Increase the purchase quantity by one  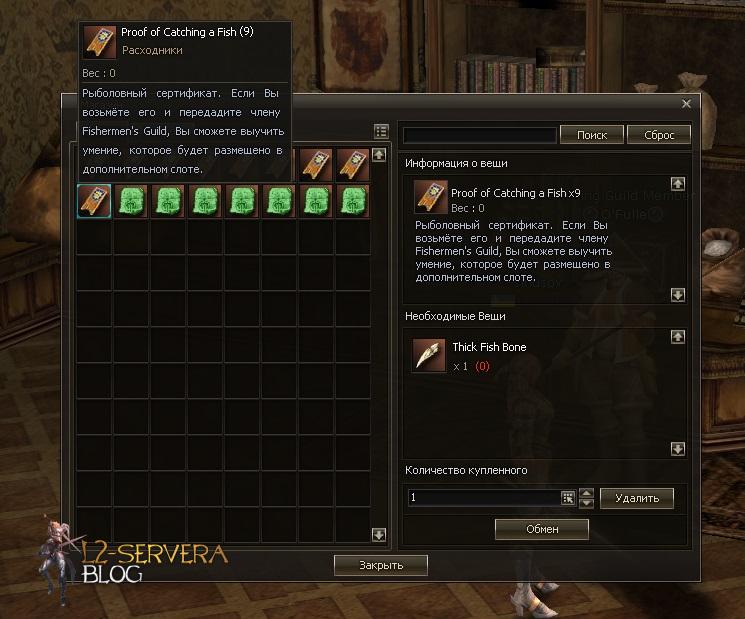[587, 492]
